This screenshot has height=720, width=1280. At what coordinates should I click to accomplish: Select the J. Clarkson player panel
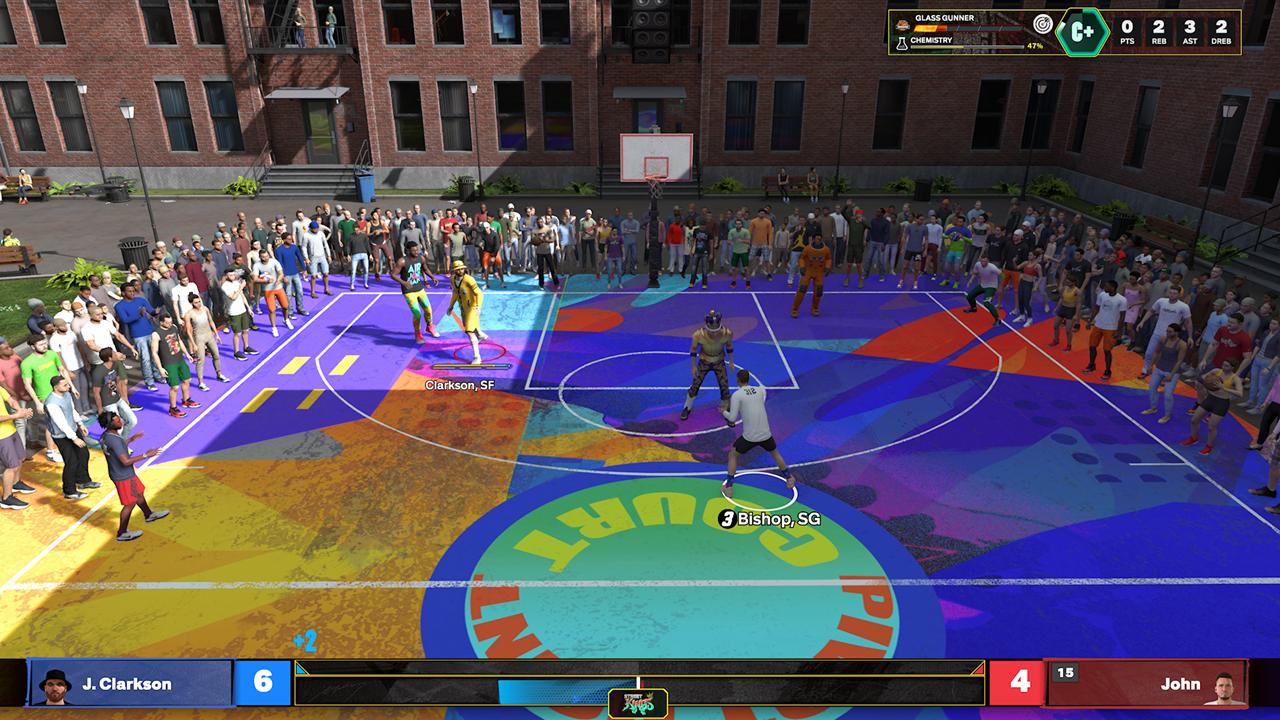click(132, 683)
